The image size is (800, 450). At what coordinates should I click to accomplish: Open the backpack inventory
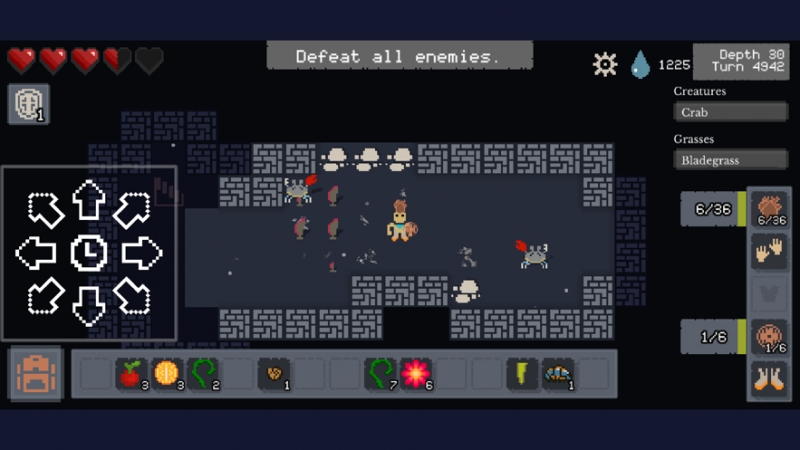pos(36,374)
